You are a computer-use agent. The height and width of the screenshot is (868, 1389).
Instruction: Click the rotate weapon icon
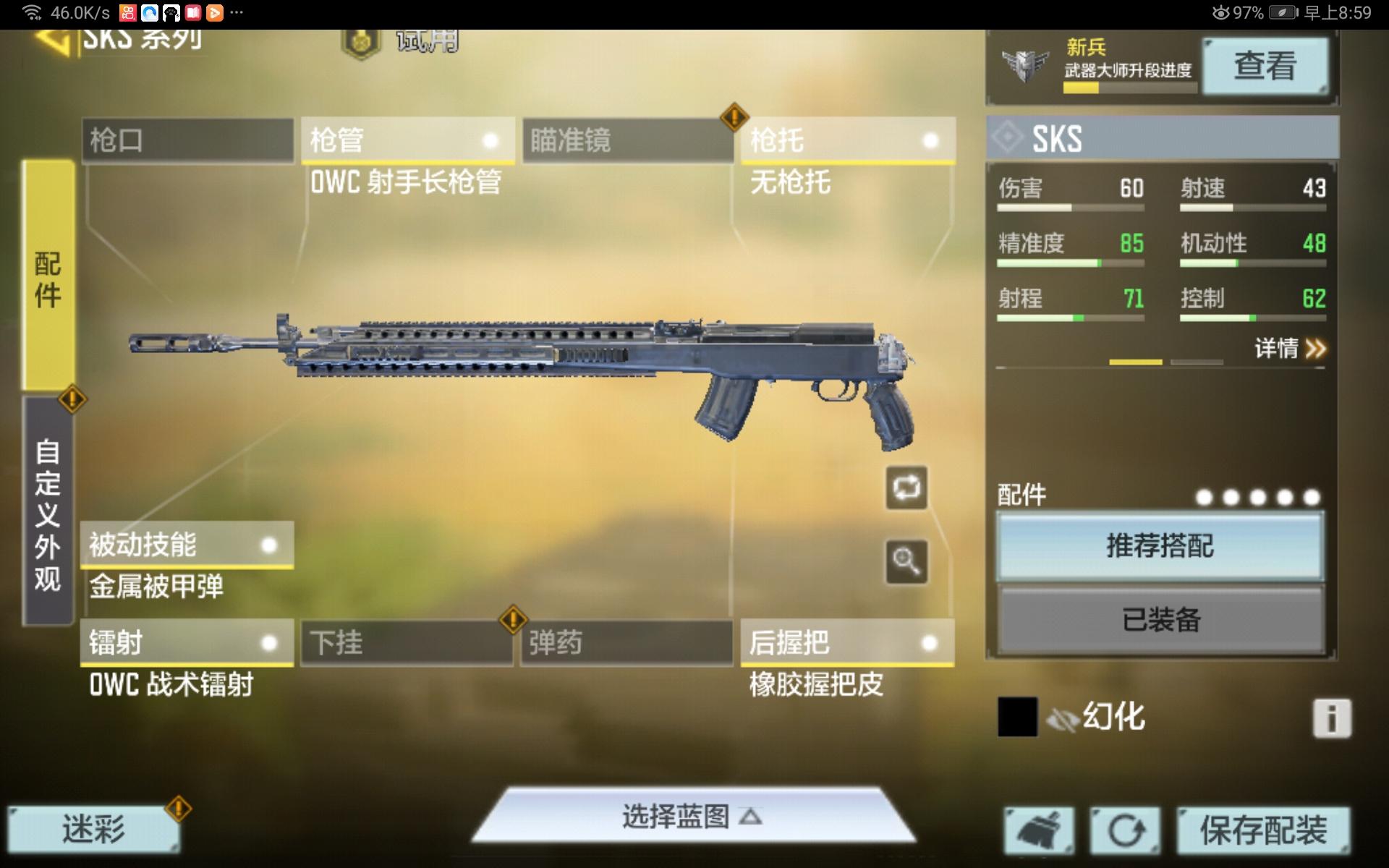tap(906, 487)
